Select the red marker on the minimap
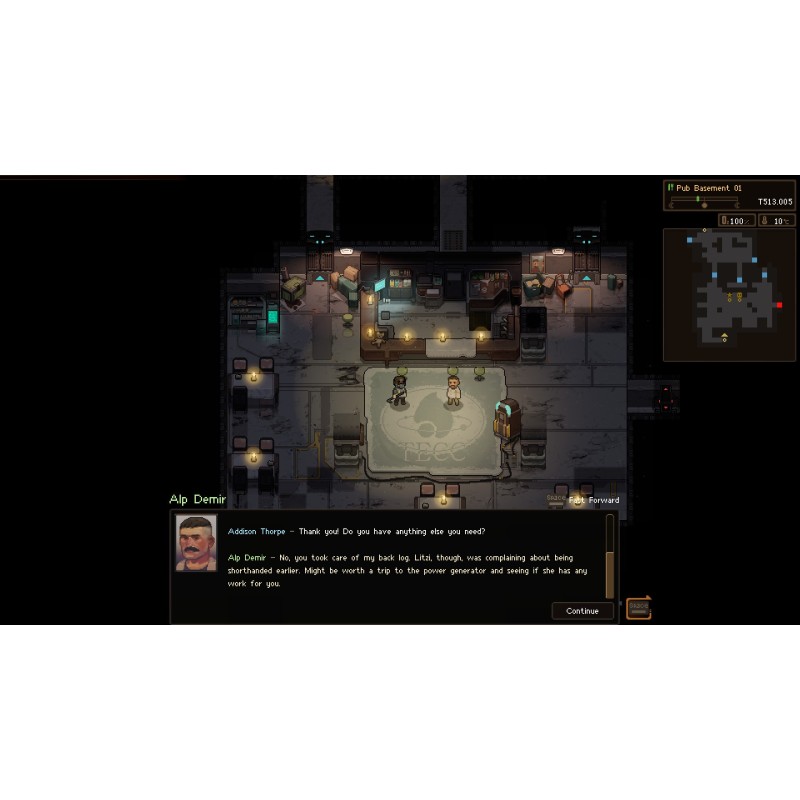The height and width of the screenshot is (800, 800). [779, 305]
